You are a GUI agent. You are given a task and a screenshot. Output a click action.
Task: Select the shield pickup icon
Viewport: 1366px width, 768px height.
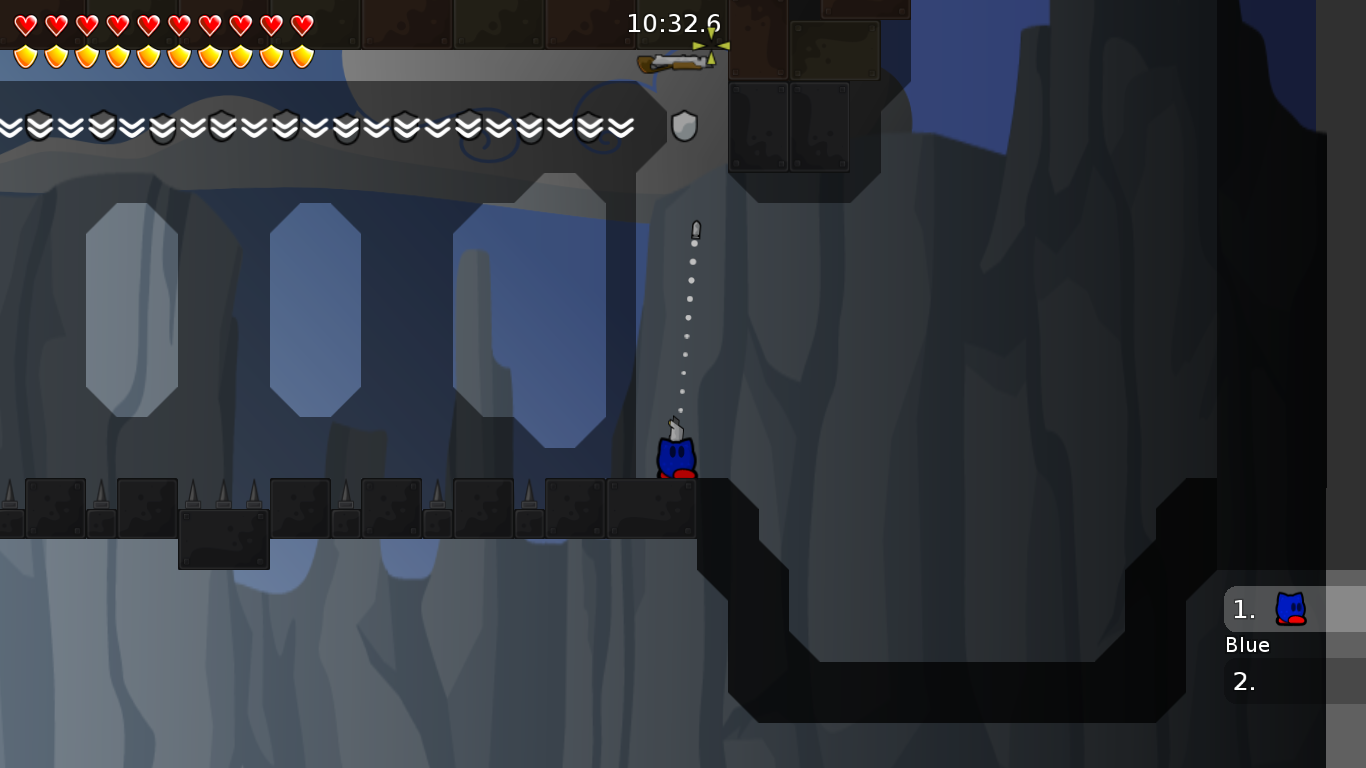tap(684, 127)
